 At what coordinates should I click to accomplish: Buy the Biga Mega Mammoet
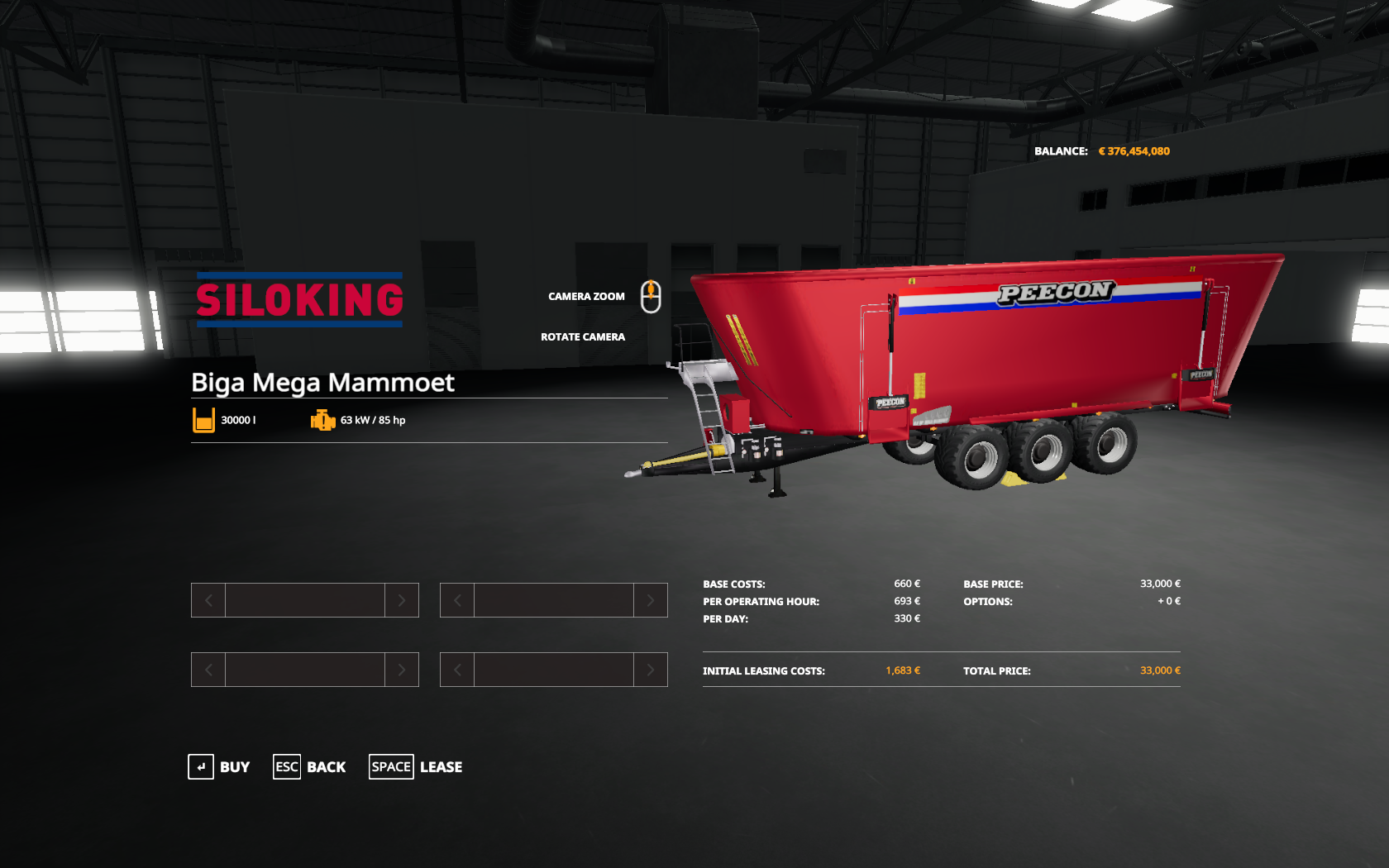pyautogui.click(x=219, y=767)
